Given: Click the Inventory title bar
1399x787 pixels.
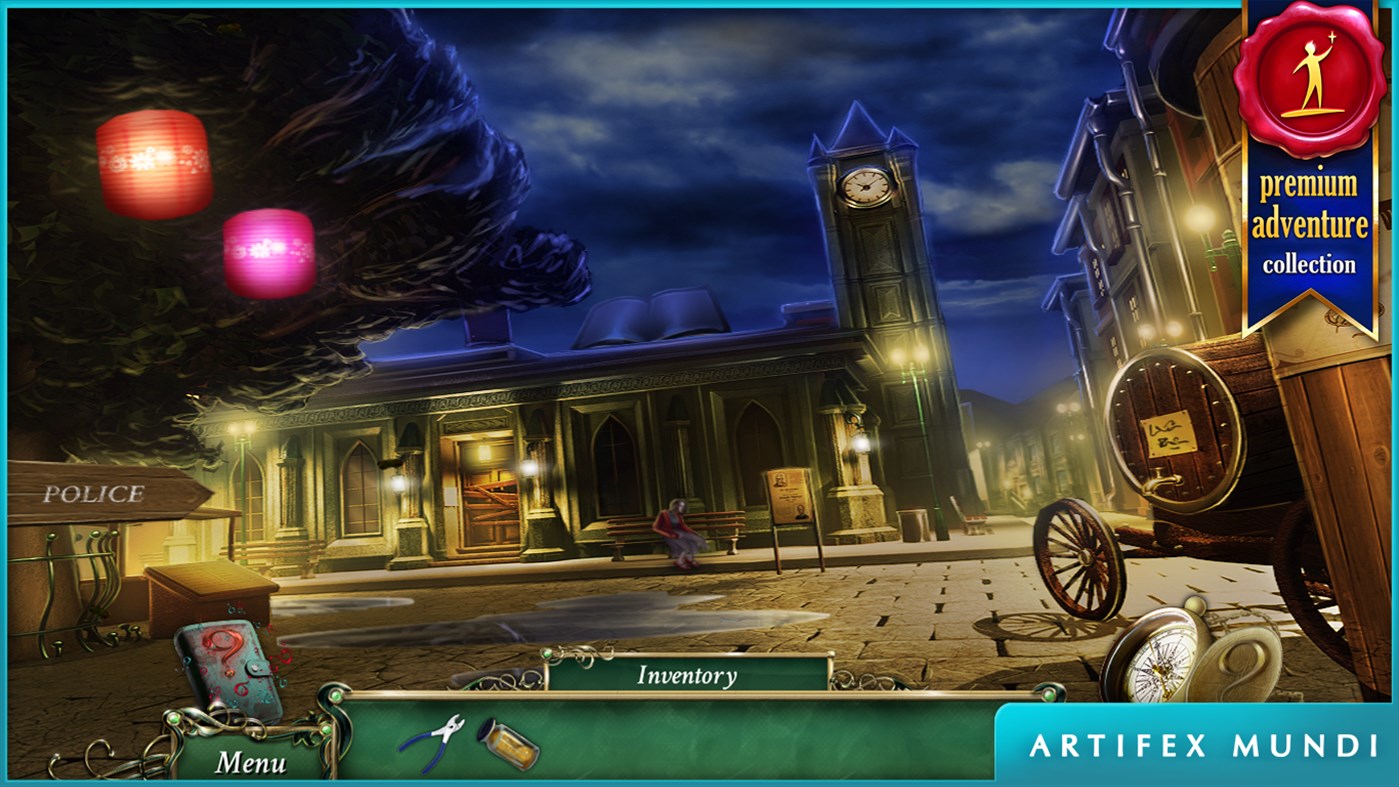Looking at the screenshot, I should point(685,675).
